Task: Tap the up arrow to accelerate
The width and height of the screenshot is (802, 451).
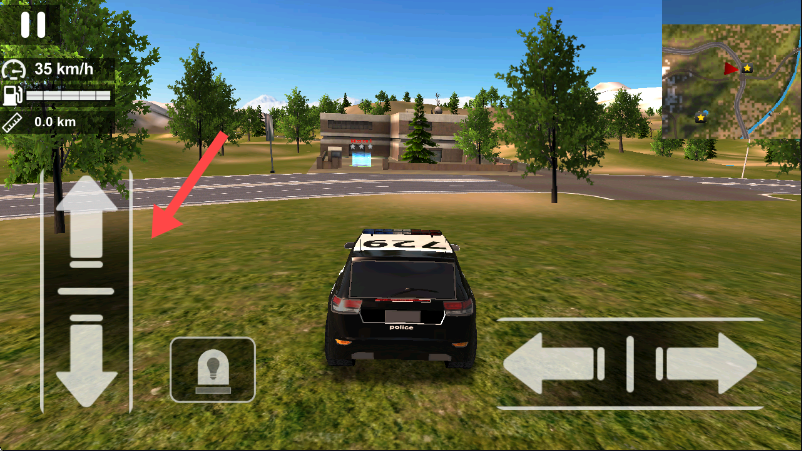Action: 86,222
